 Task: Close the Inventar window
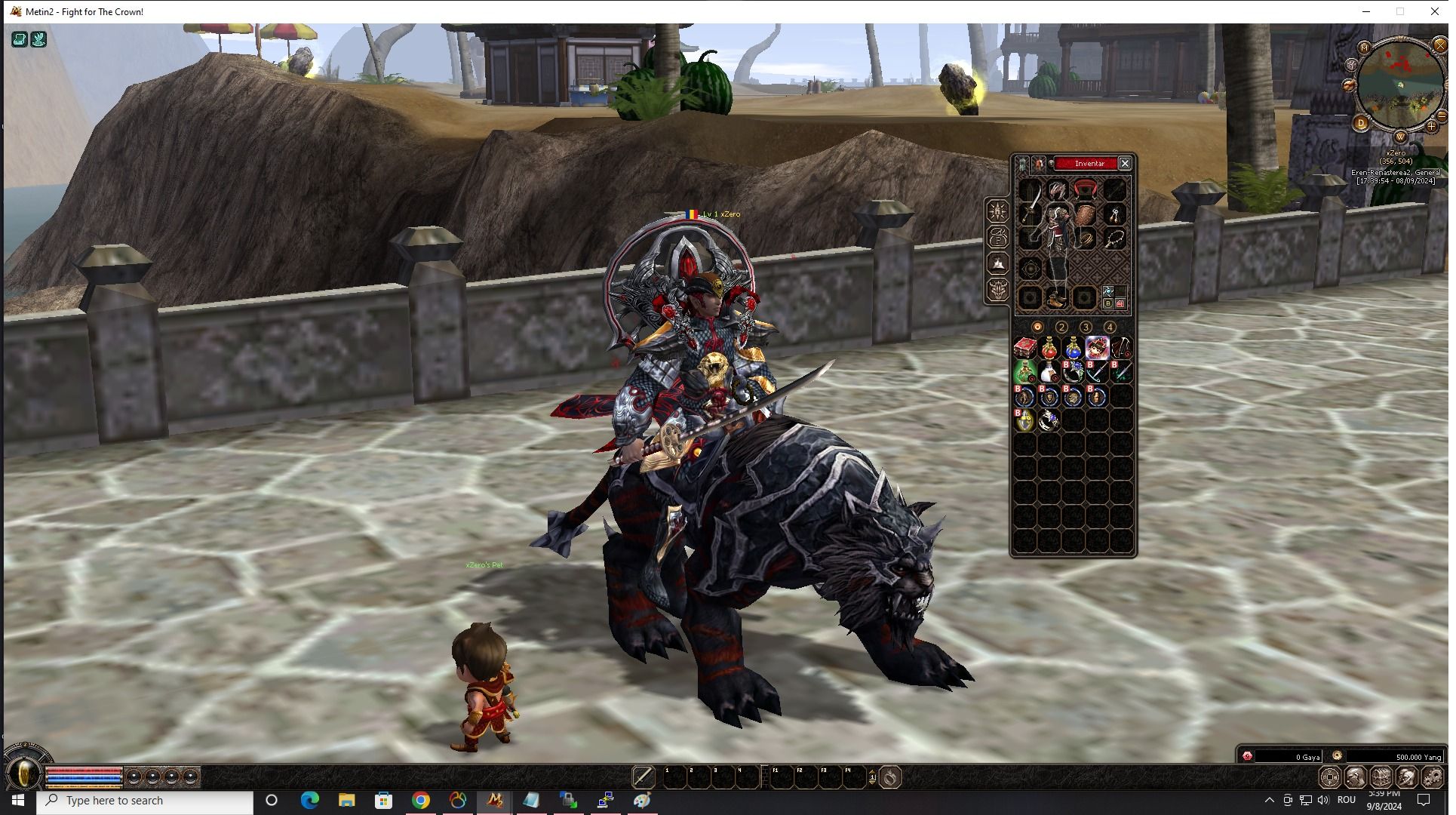1125,164
